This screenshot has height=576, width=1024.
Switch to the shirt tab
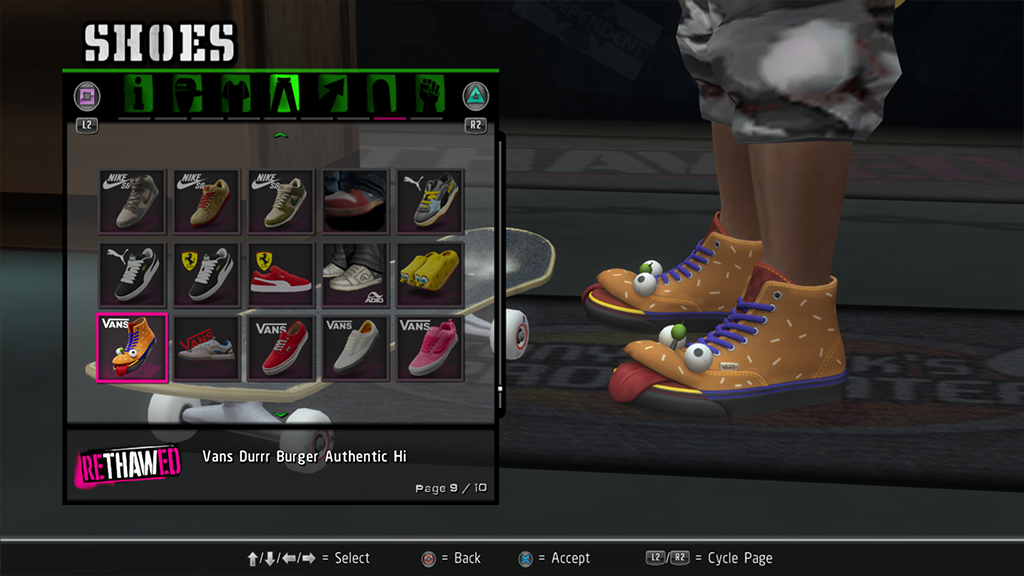coord(235,95)
